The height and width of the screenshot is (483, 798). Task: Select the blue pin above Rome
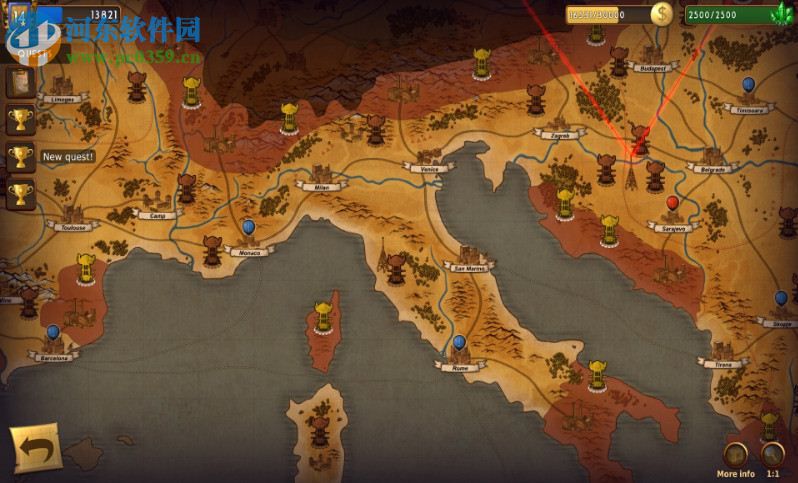point(459,343)
